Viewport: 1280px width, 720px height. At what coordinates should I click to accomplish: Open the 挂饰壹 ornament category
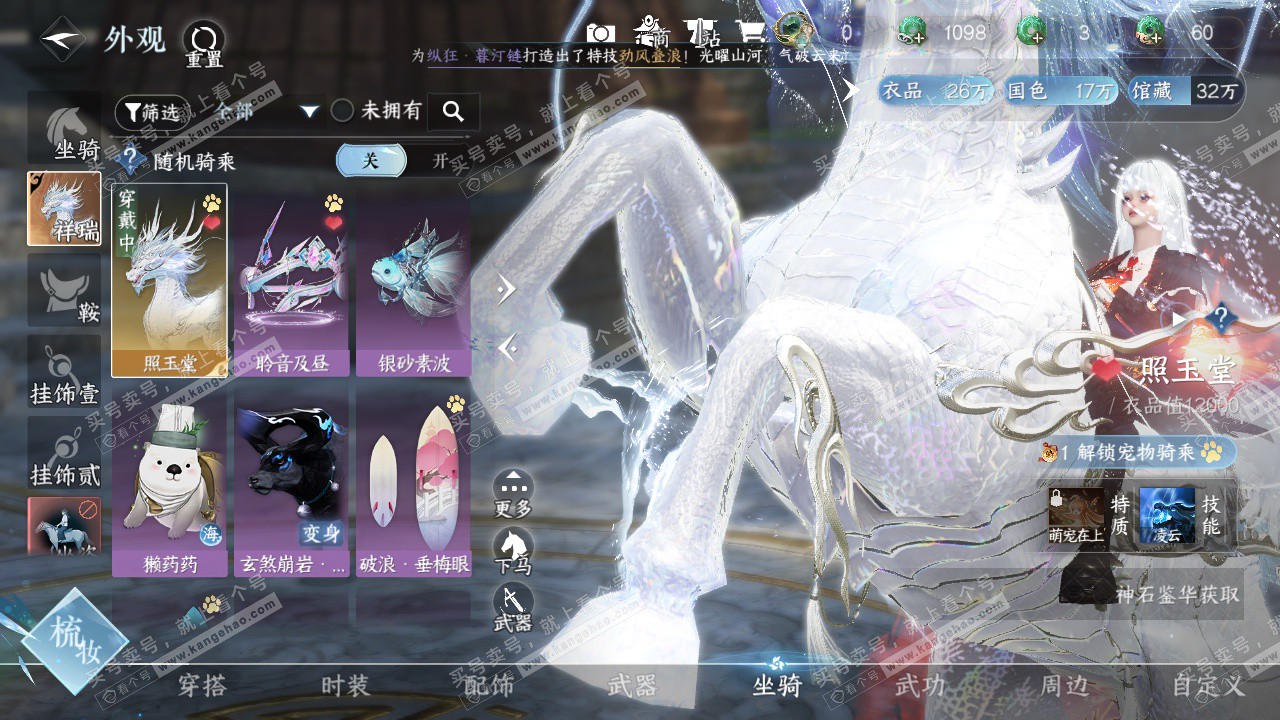[65, 374]
